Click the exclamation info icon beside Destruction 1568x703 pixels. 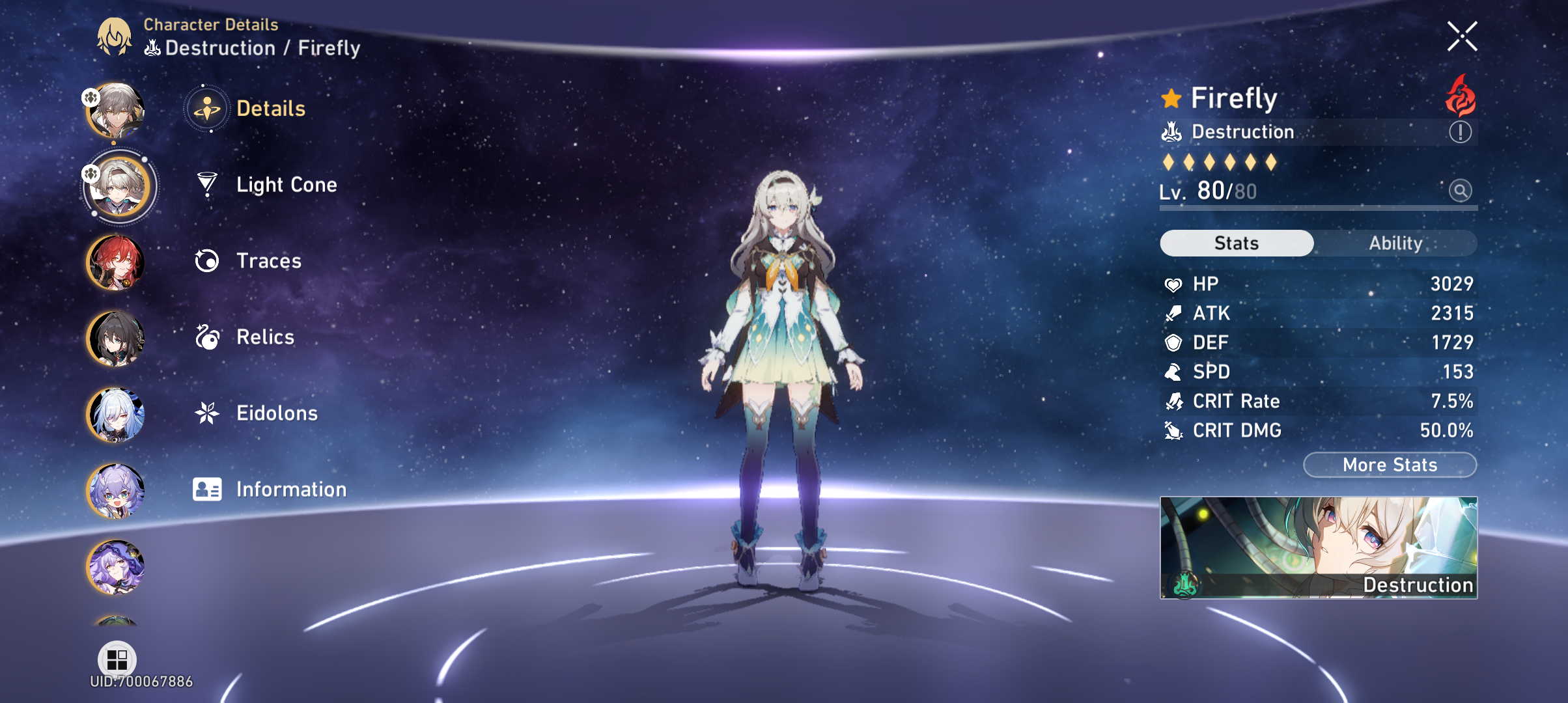pos(1459,131)
